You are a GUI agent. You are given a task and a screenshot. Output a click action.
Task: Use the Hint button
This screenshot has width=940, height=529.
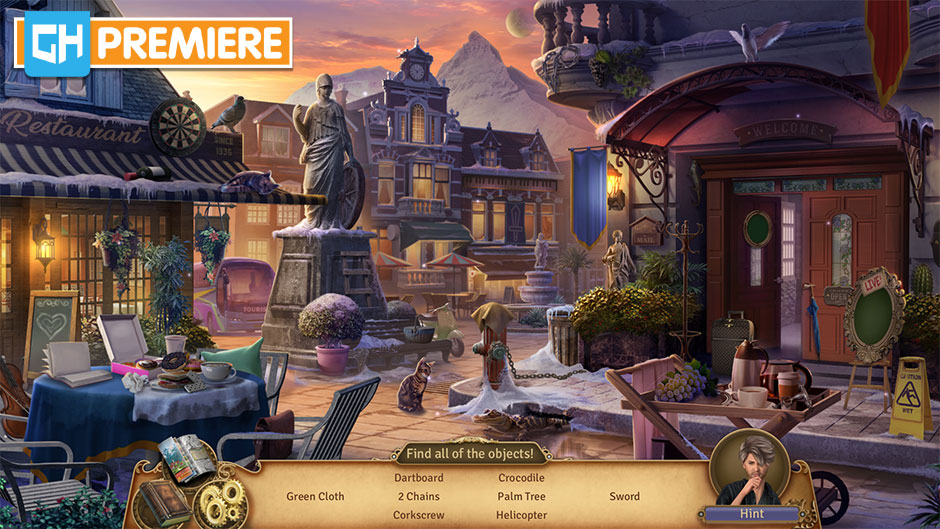click(x=751, y=514)
